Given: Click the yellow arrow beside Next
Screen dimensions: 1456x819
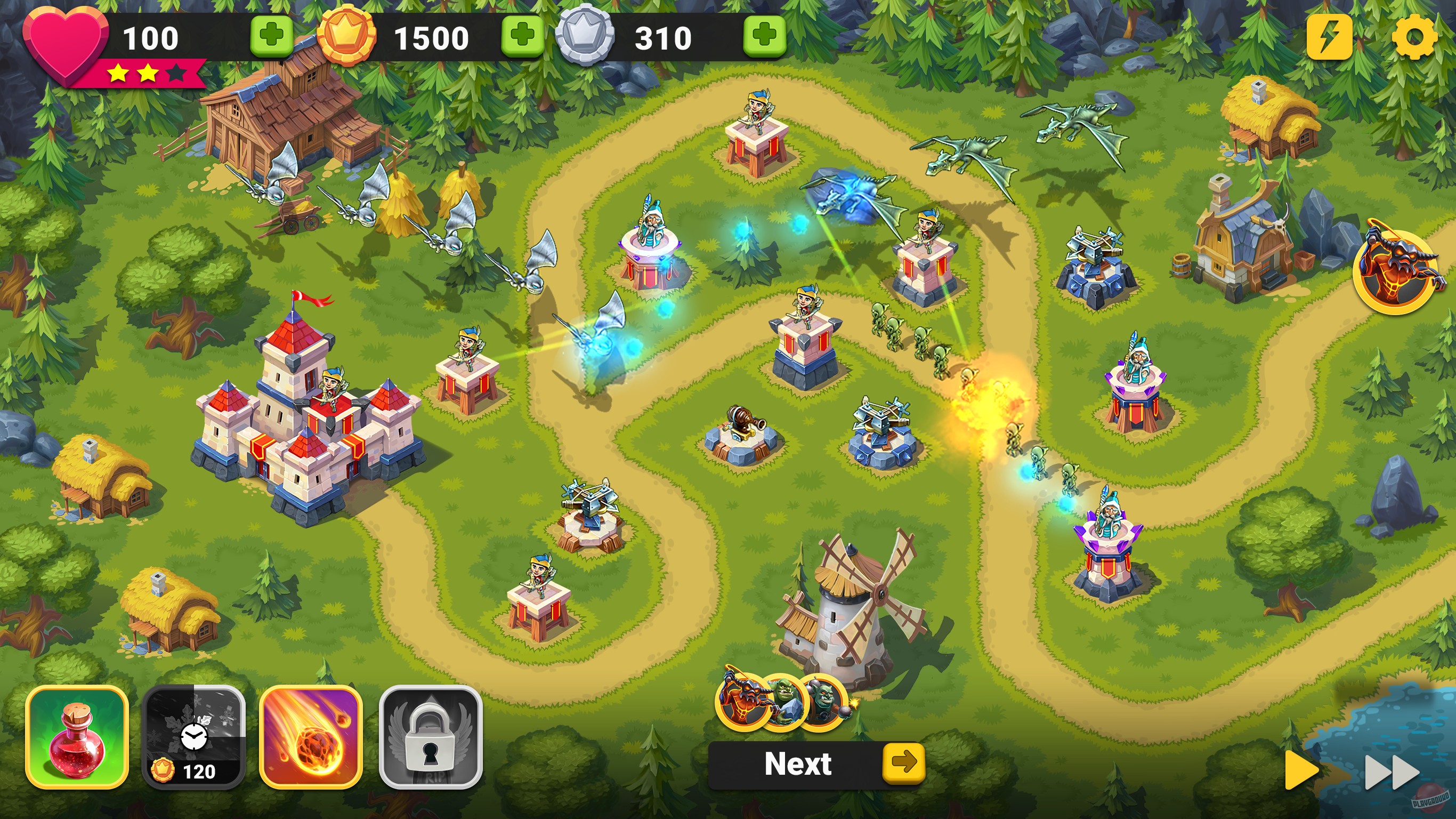Looking at the screenshot, I should tap(905, 763).
